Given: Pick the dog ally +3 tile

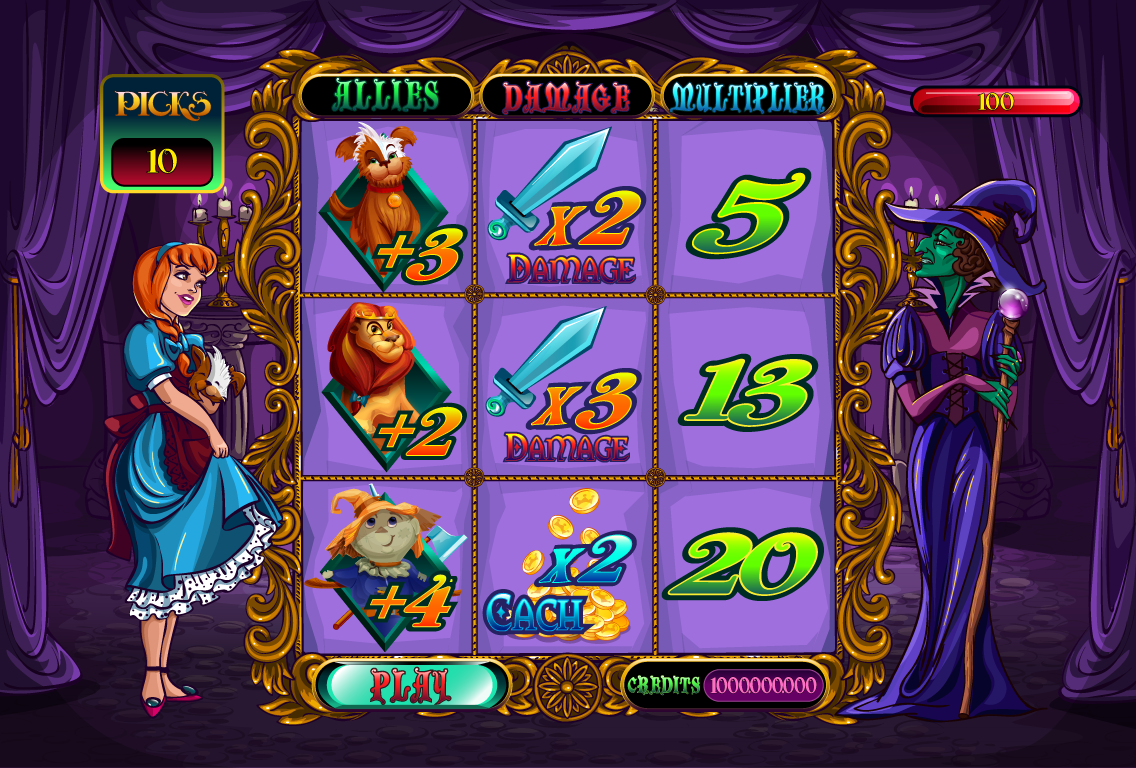Looking at the screenshot, I should [388, 207].
